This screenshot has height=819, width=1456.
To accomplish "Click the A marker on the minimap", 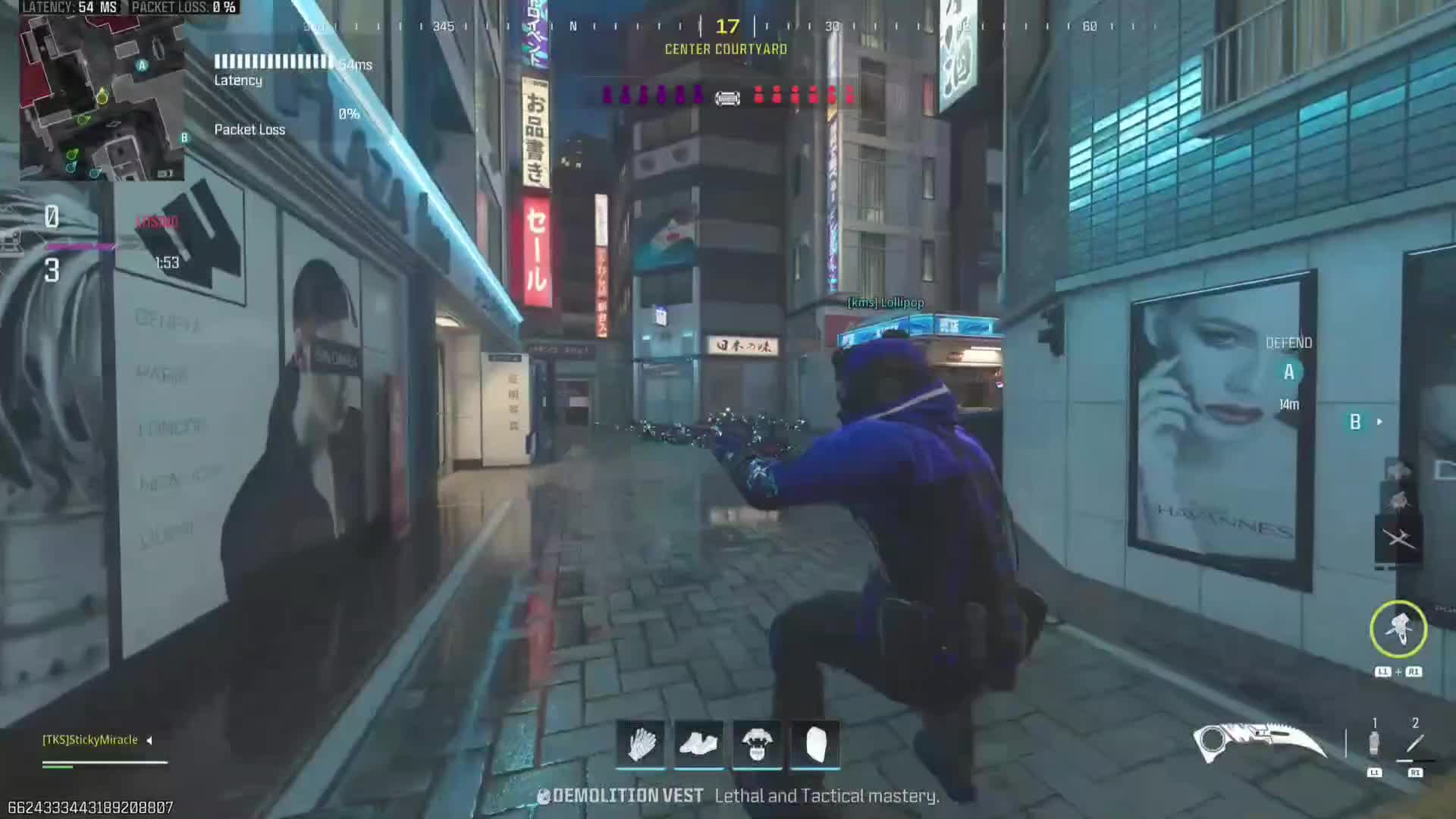I will point(142,65).
